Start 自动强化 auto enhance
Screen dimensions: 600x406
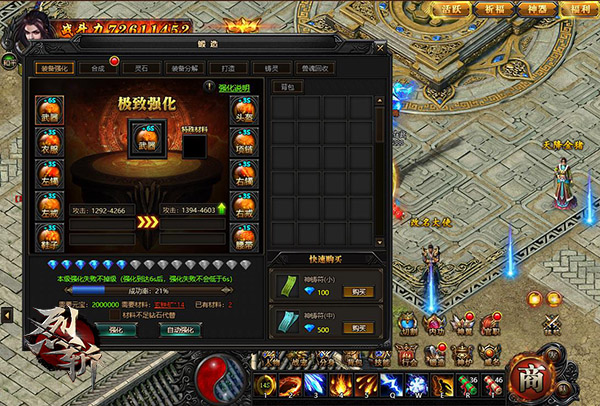click(x=183, y=329)
